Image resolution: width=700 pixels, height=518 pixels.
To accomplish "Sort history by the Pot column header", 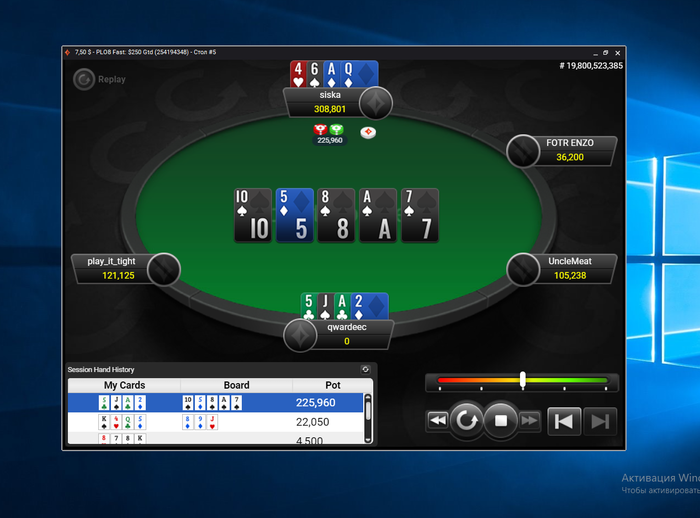I will click(332, 385).
